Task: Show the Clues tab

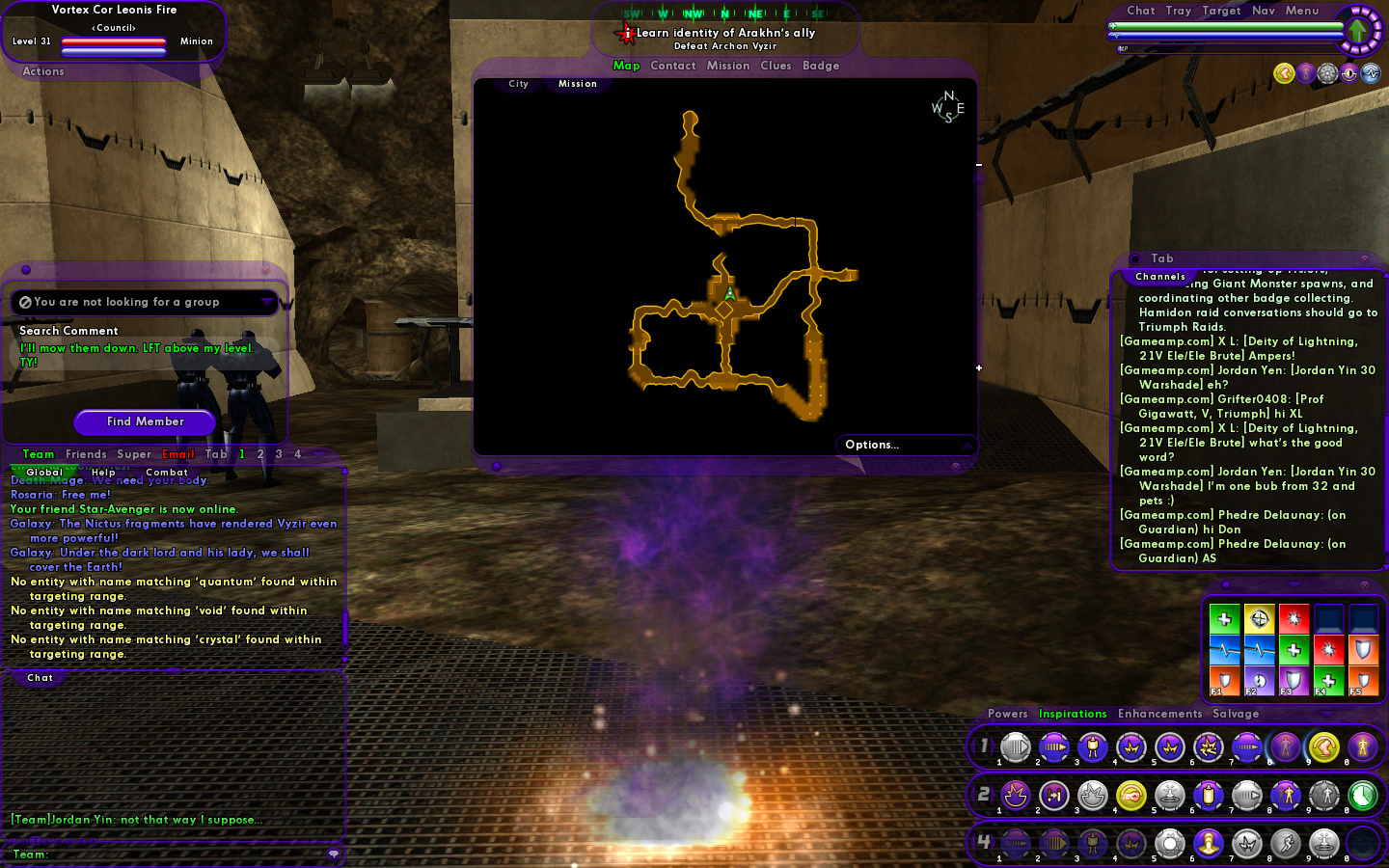Action: (x=776, y=66)
